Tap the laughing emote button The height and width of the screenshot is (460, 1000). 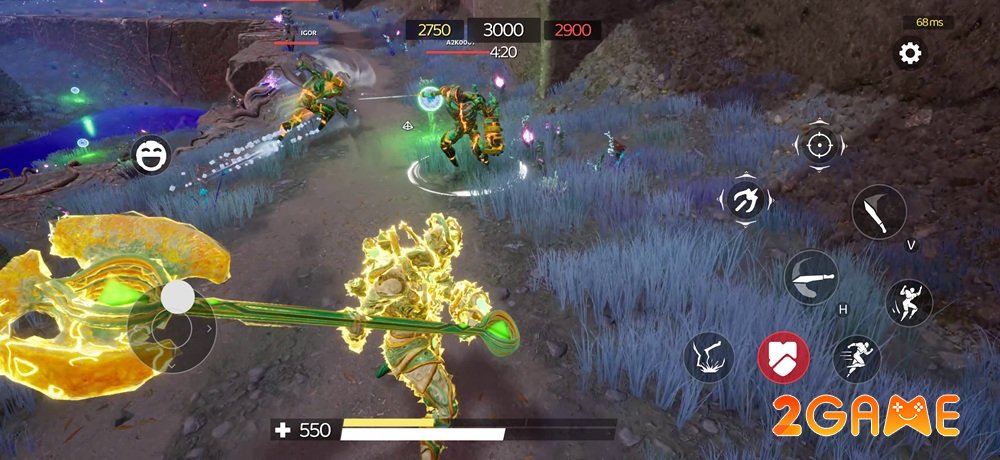point(150,157)
